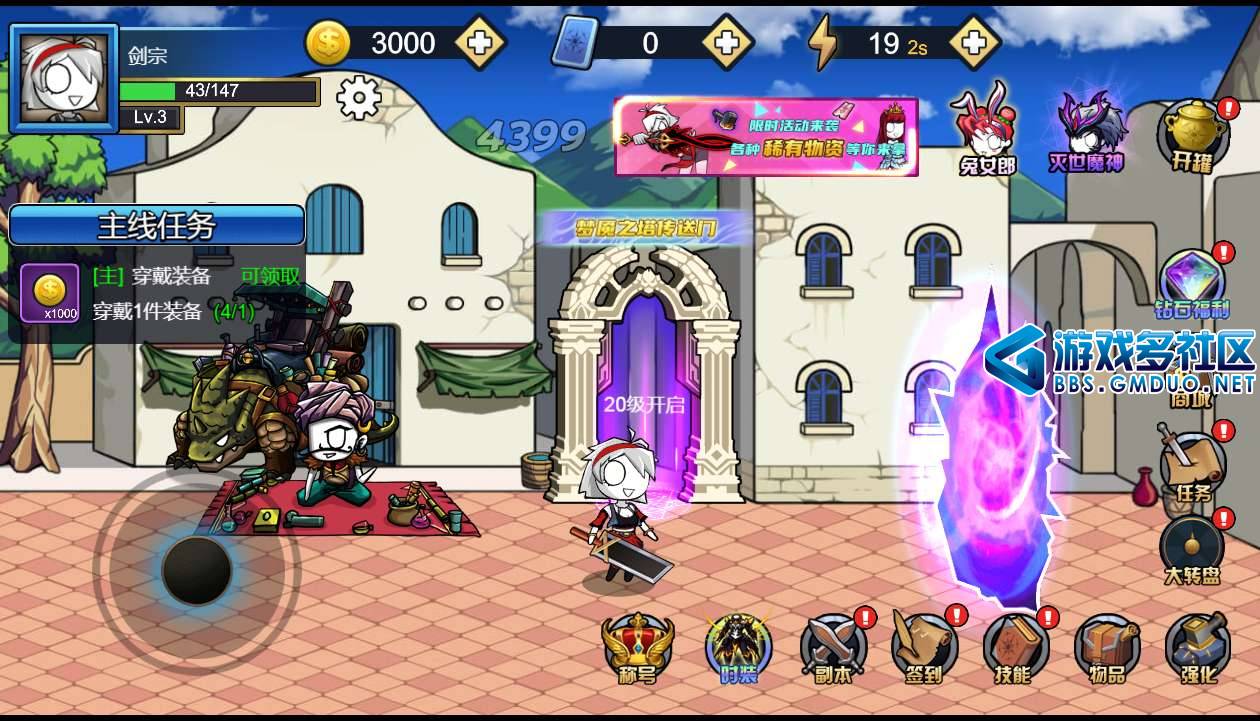Screen dimensions: 1260x721
Task: Open the 技能 skills book
Action: 1014,646
